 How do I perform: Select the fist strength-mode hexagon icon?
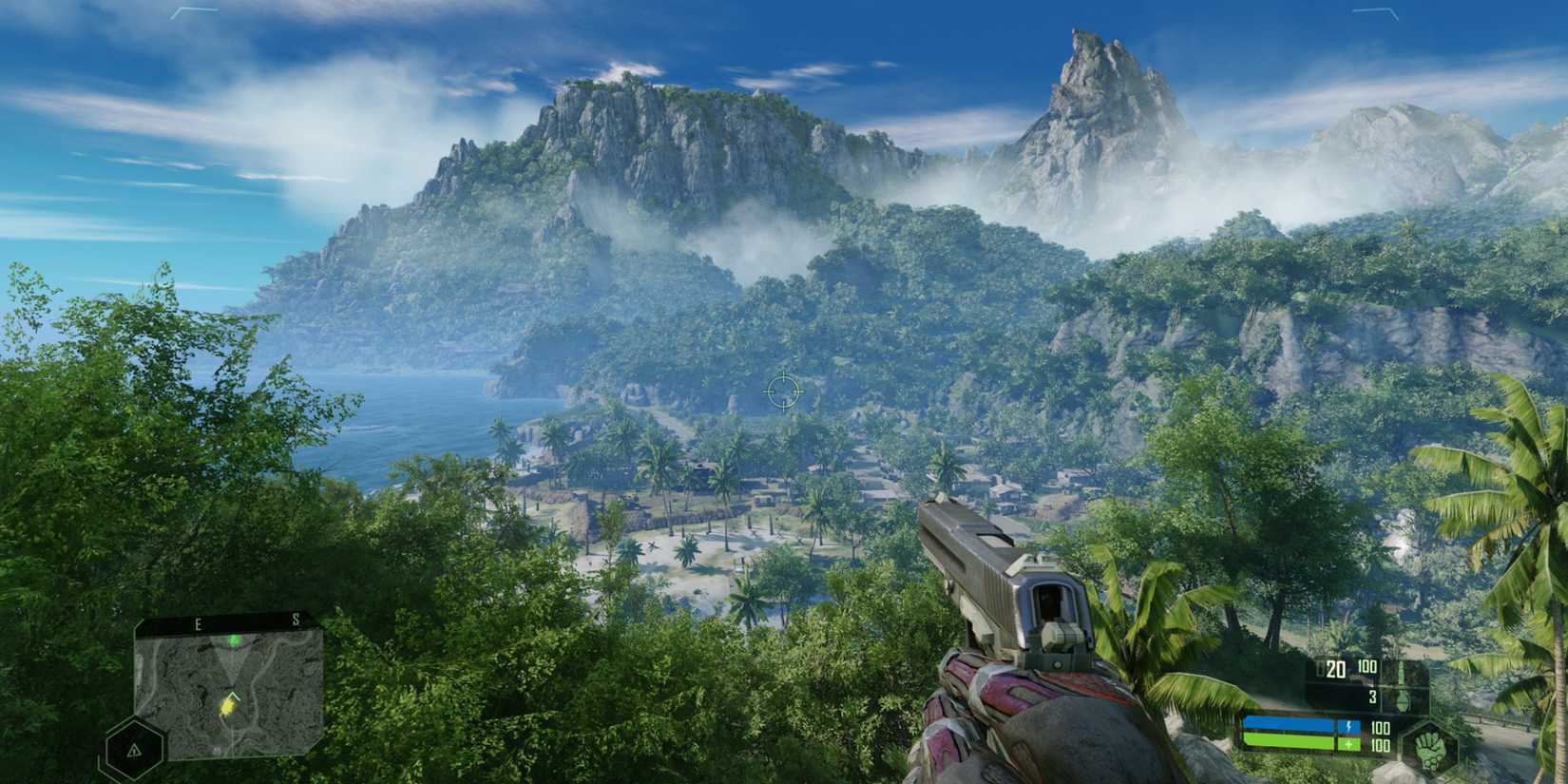coord(1432,748)
